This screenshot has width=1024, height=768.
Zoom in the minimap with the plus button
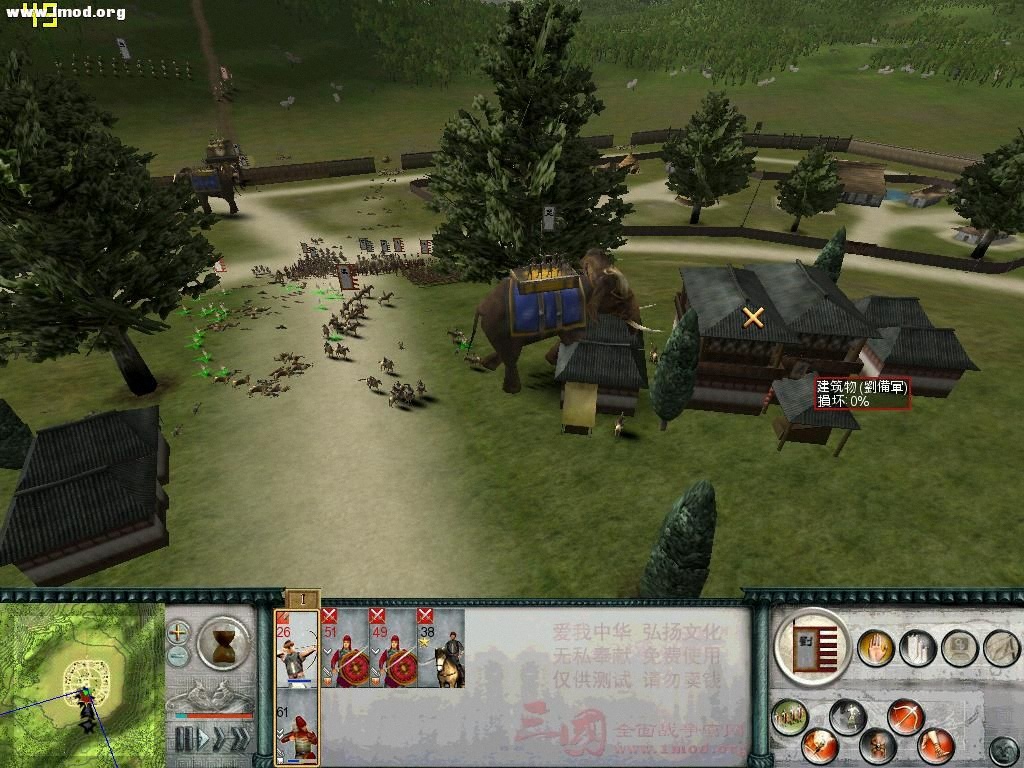179,632
